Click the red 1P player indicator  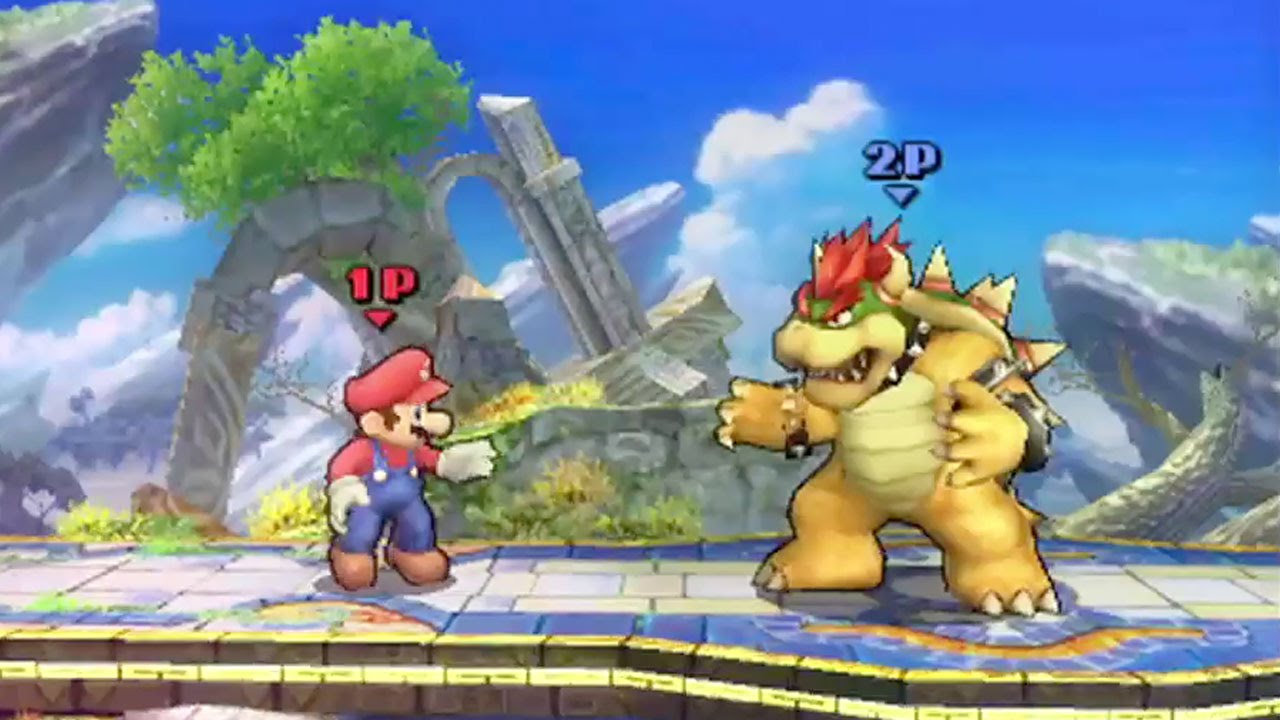(381, 284)
